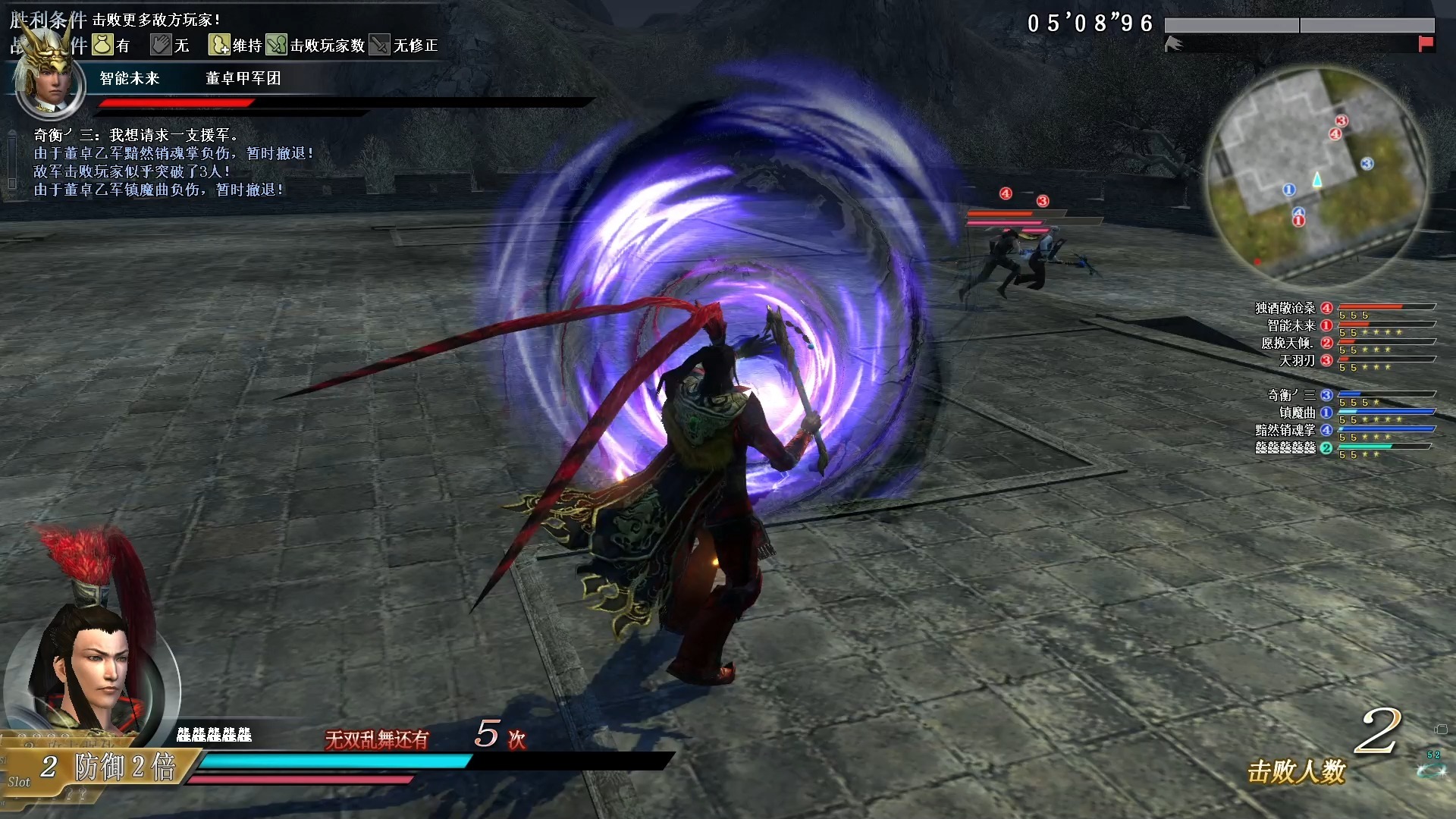Click the hand icon labeled 无
Viewport: 1456px width, 819px height.
coord(161,45)
